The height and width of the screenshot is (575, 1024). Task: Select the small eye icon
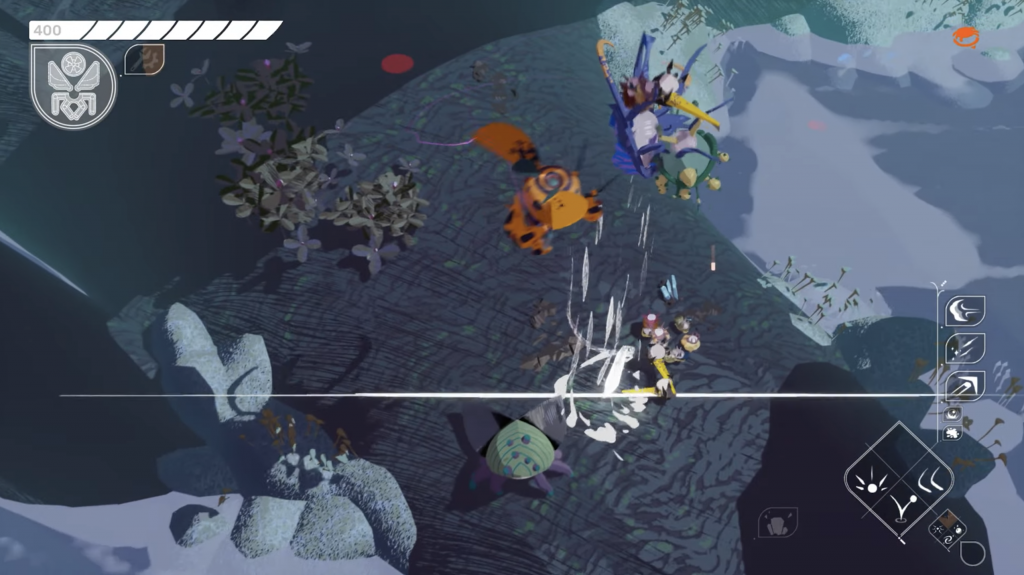click(953, 413)
